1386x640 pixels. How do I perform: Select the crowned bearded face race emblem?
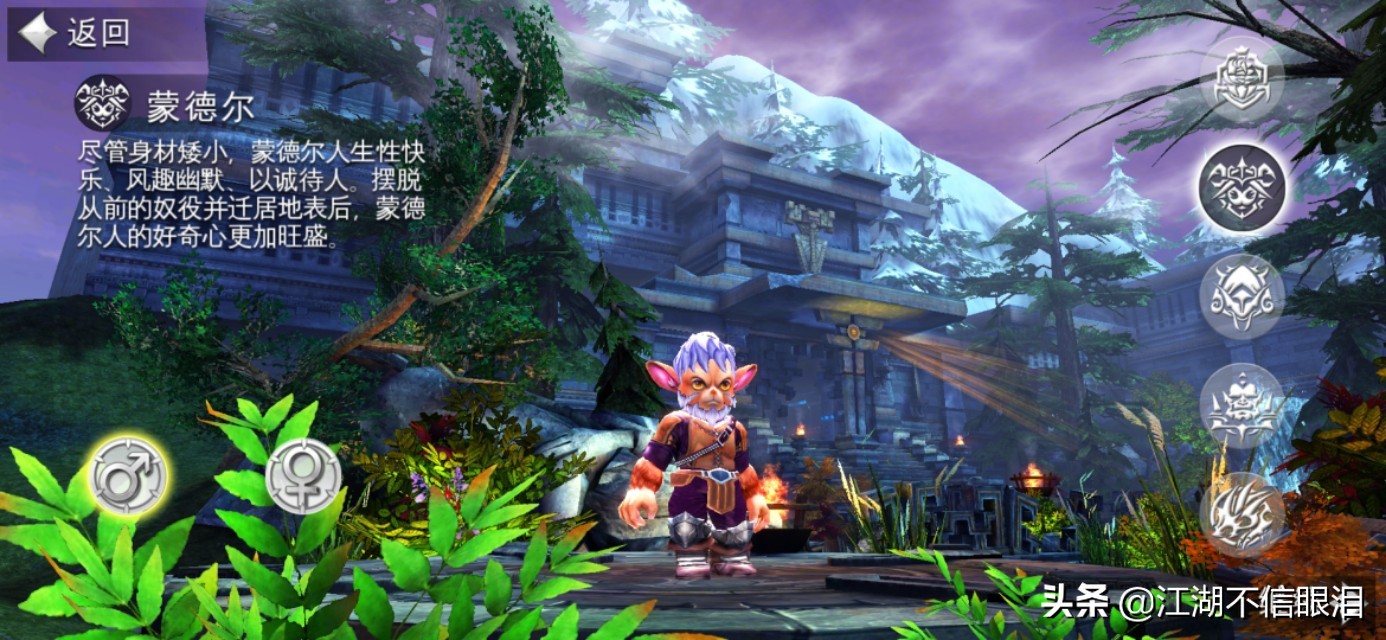pos(1242,405)
